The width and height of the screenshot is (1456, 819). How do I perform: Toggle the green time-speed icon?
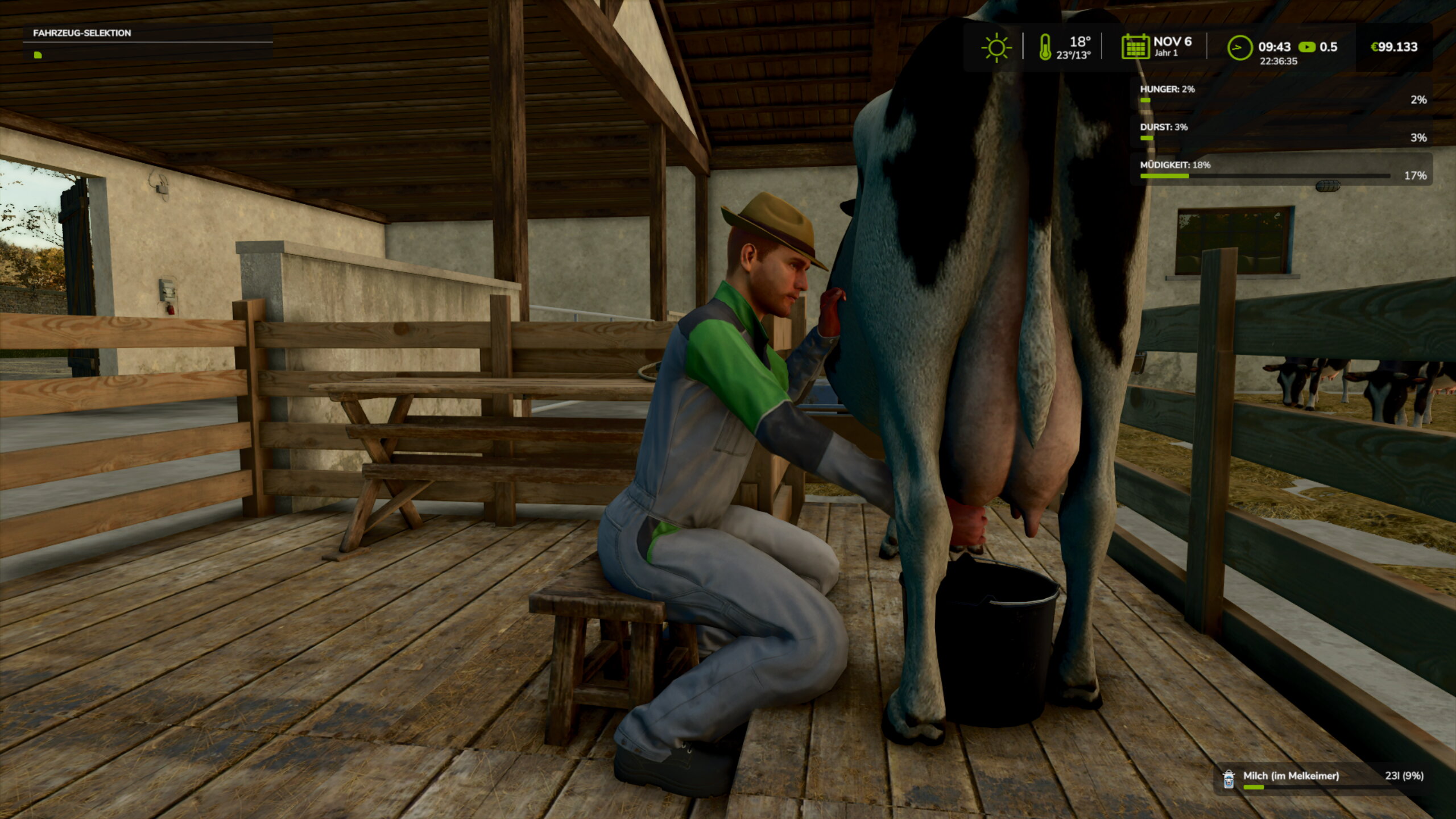pyautogui.click(x=1306, y=47)
